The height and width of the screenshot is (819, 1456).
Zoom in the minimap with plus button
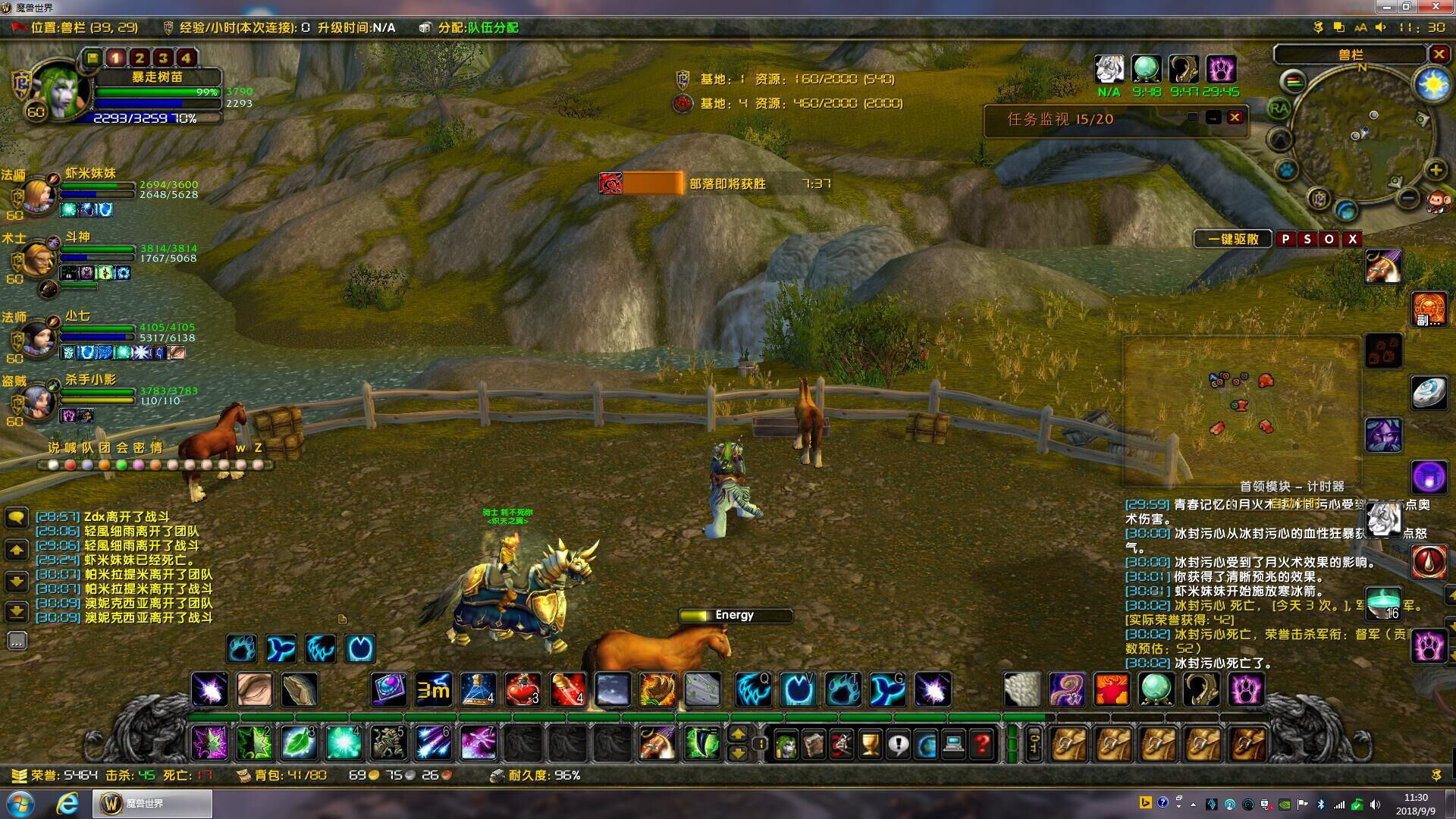coord(1436,170)
